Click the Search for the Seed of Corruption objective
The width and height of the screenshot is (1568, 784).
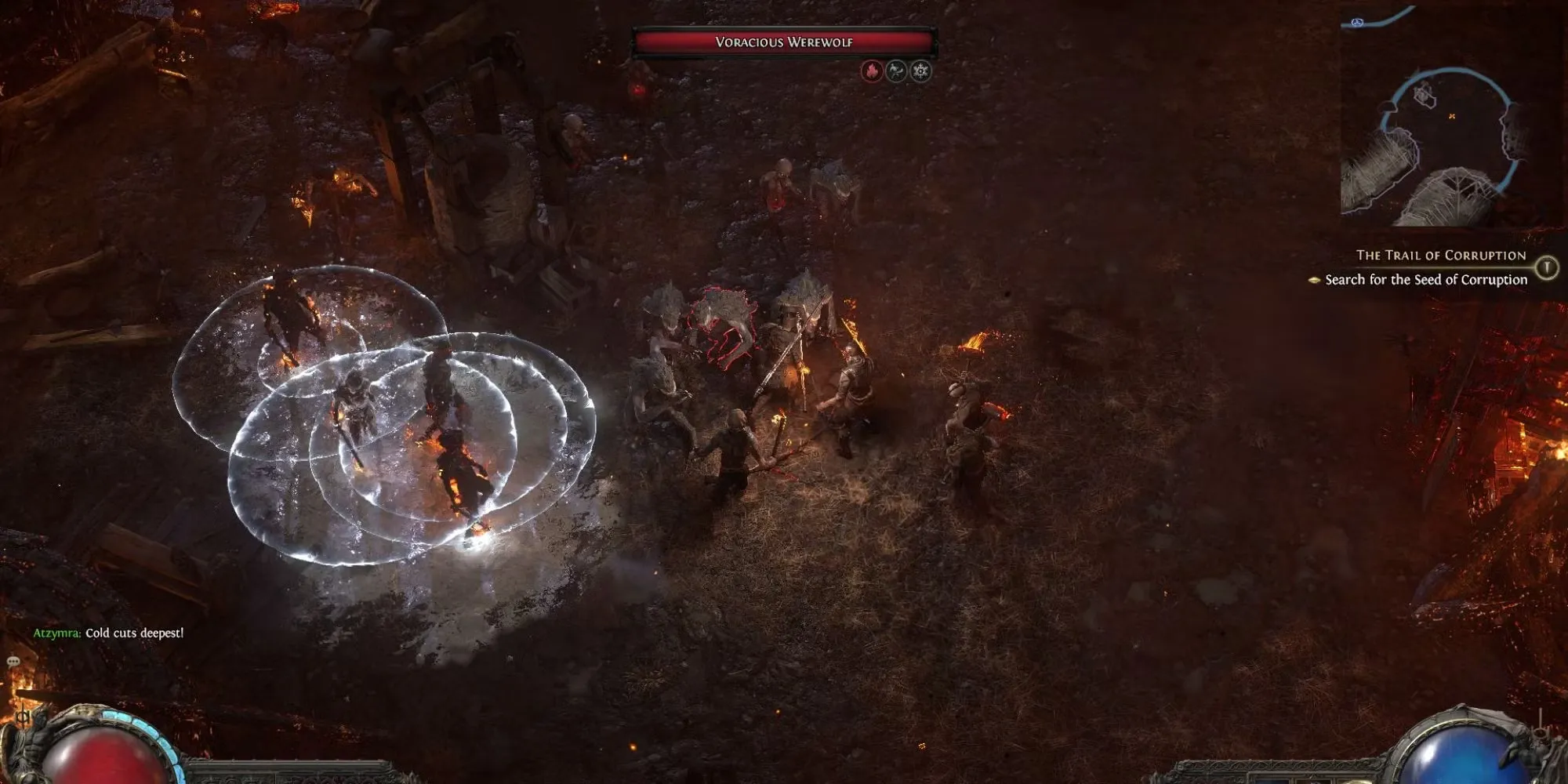click(x=1425, y=280)
